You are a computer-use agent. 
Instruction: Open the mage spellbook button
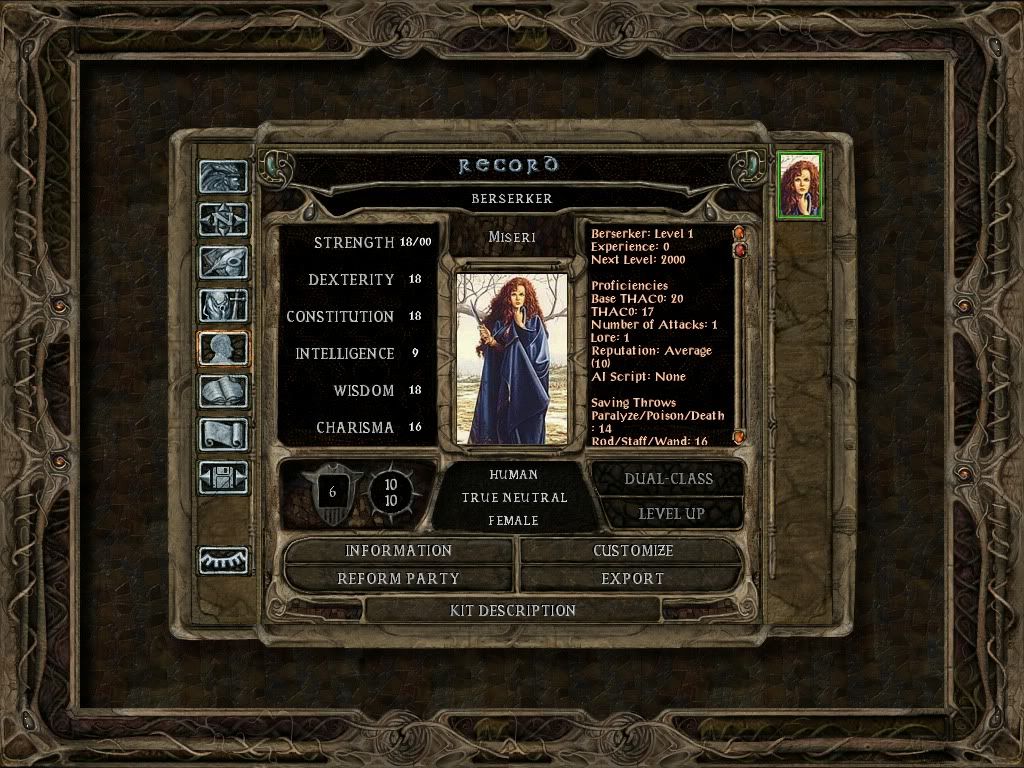(x=223, y=391)
